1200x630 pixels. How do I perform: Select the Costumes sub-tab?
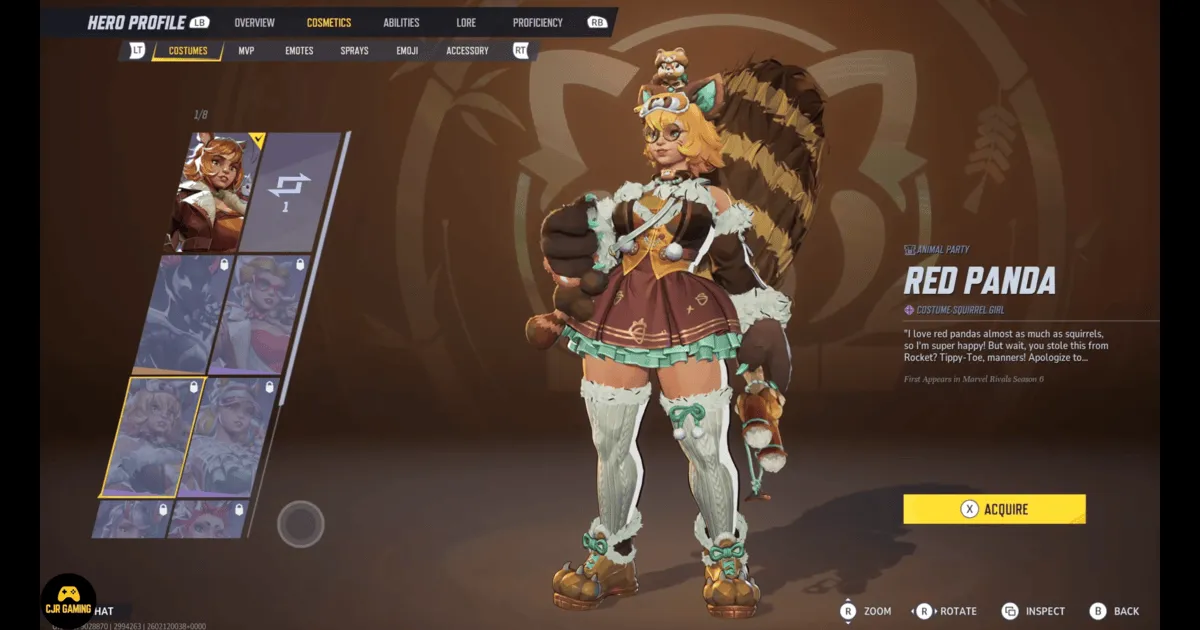tap(188, 50)
